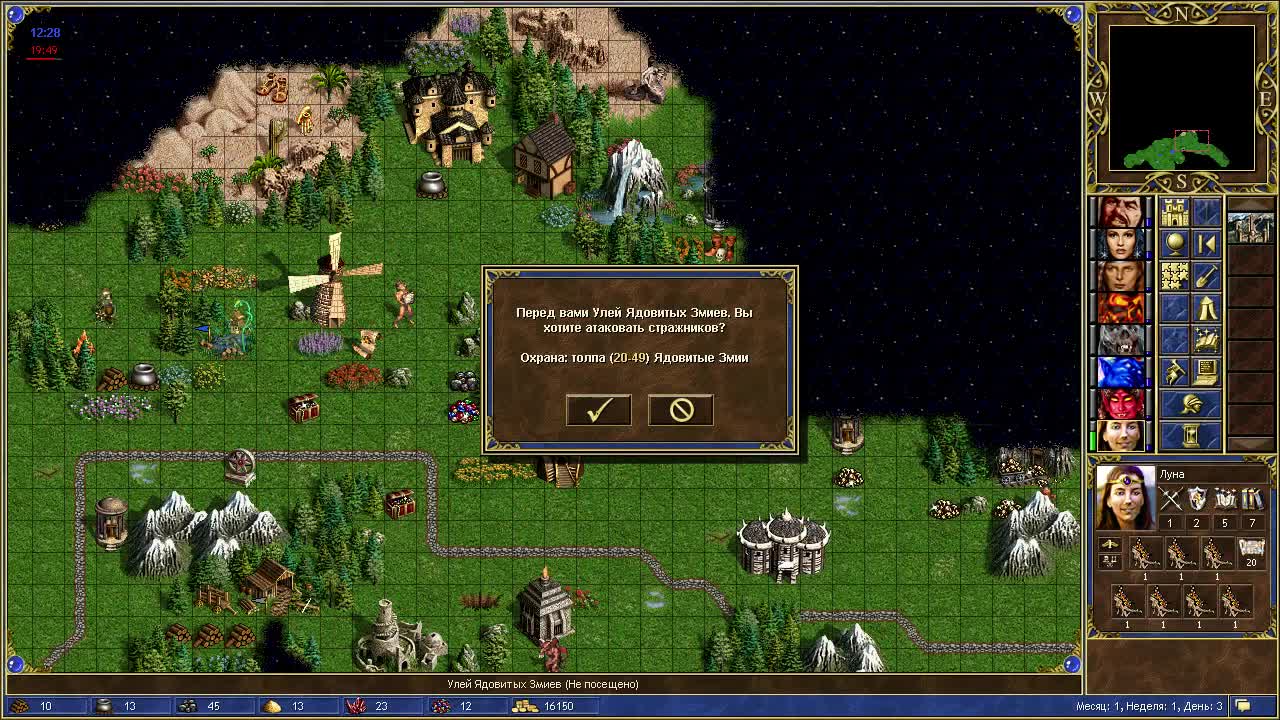This screenshot has height=720, width=1280.
Task: Open Luna's large hero portrait in the info panel
Action: [1125, 497]
